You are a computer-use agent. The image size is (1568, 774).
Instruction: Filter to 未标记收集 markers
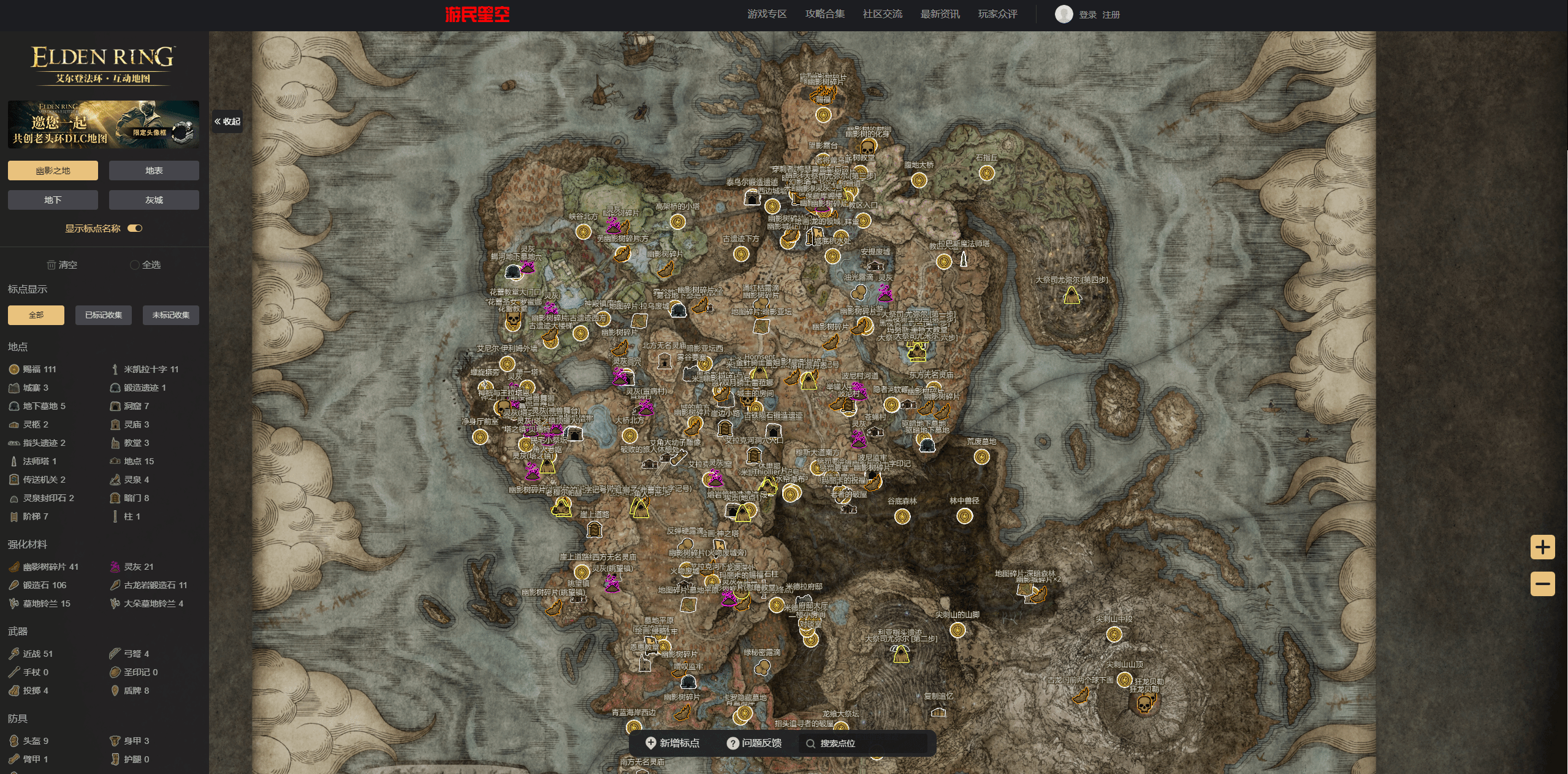[x=171, y=315]
